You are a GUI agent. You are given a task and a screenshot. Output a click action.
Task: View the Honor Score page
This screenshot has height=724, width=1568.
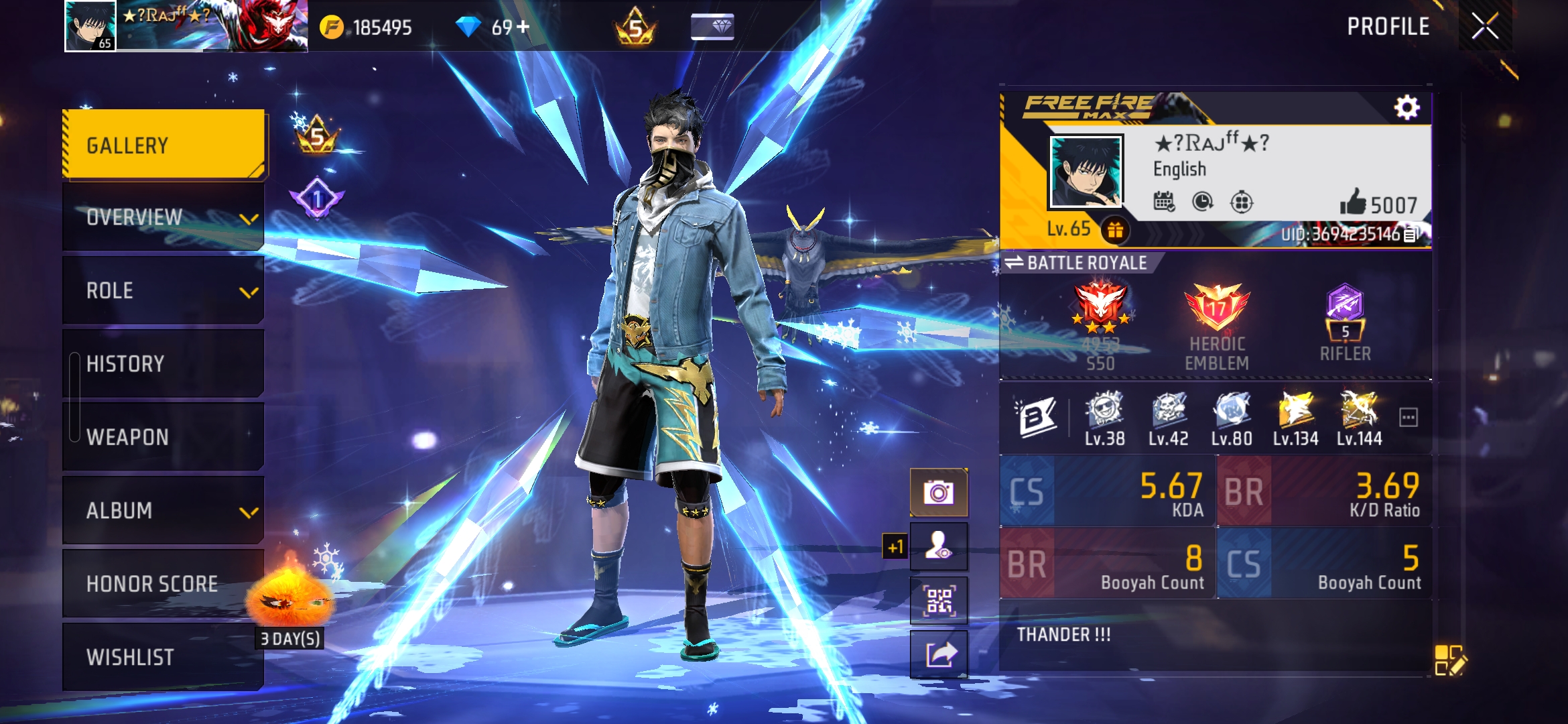164,584
